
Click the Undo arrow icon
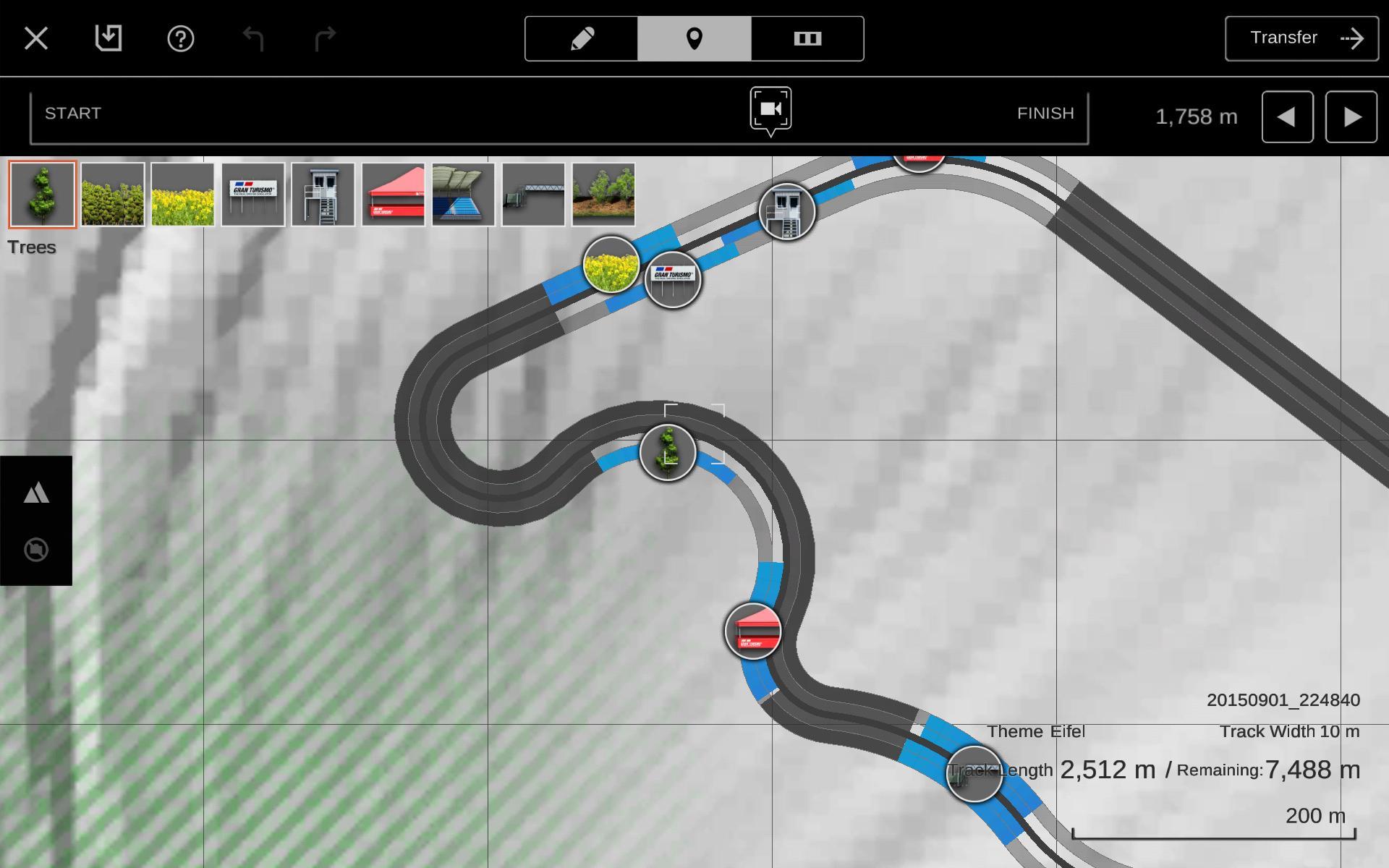pyautogui.click(x=252, y=38)
